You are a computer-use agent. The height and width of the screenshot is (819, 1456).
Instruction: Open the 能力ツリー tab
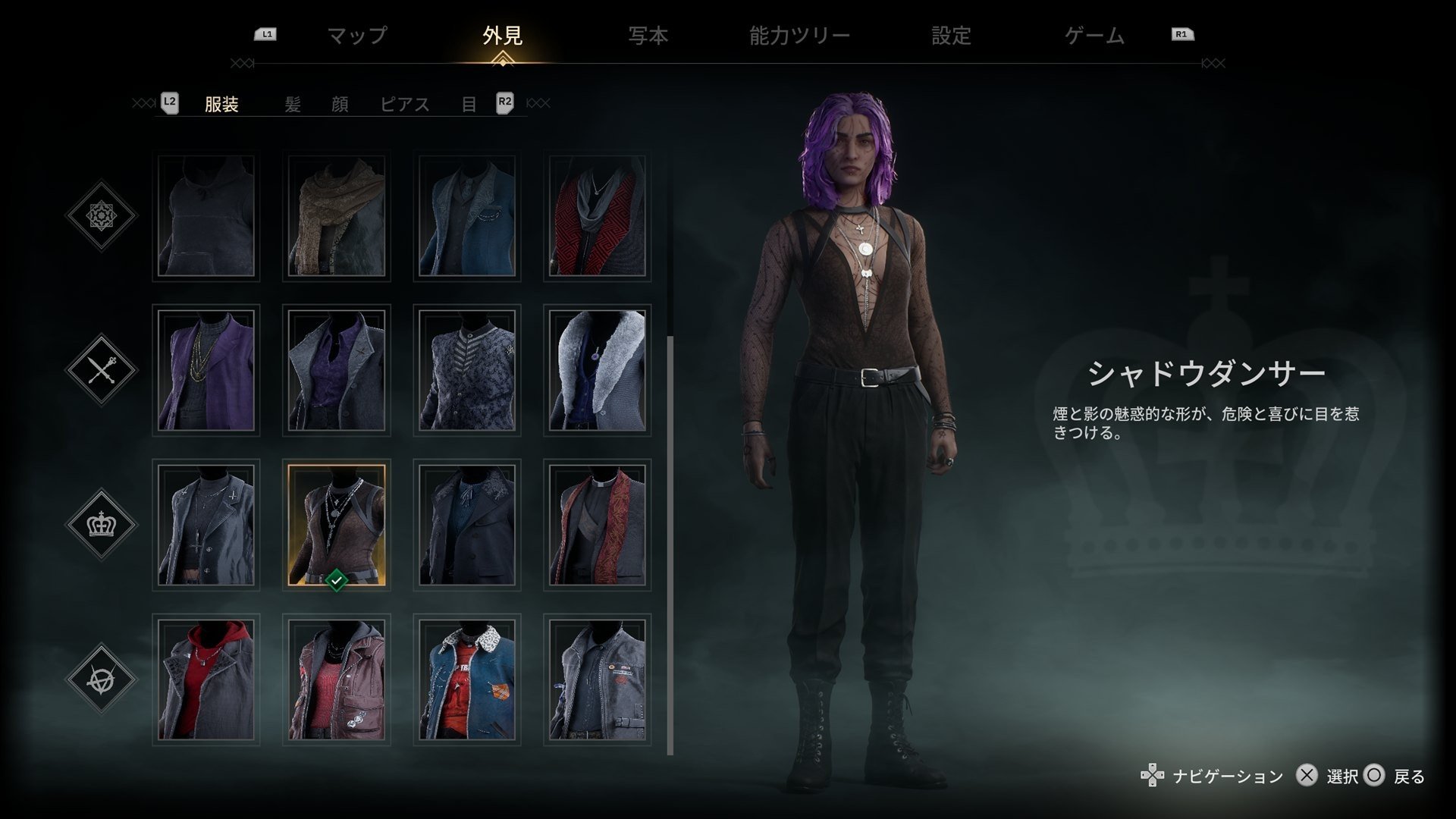pos(799,36)
